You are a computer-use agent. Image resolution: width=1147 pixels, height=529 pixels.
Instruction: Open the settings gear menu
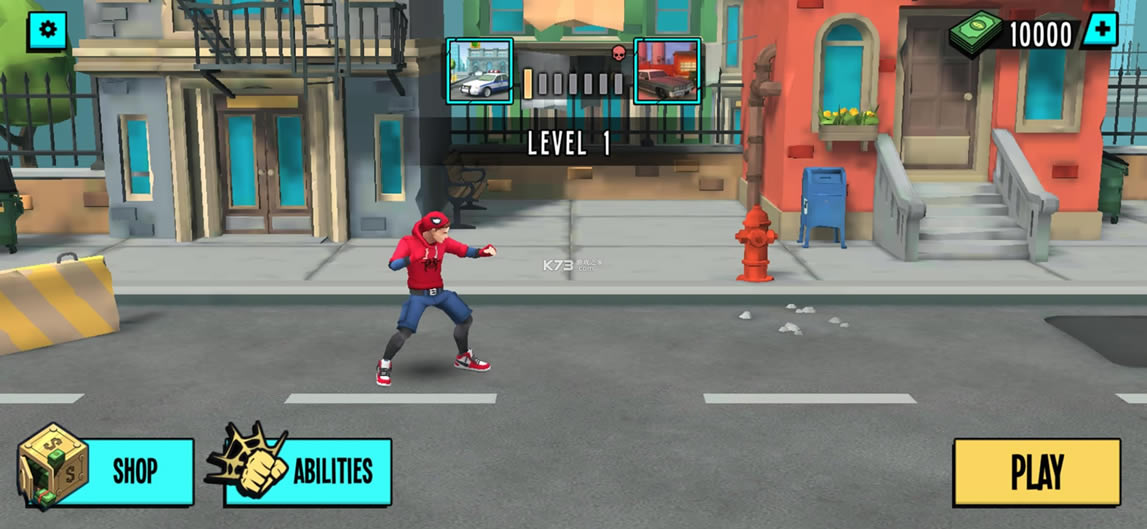coord(47,31)
